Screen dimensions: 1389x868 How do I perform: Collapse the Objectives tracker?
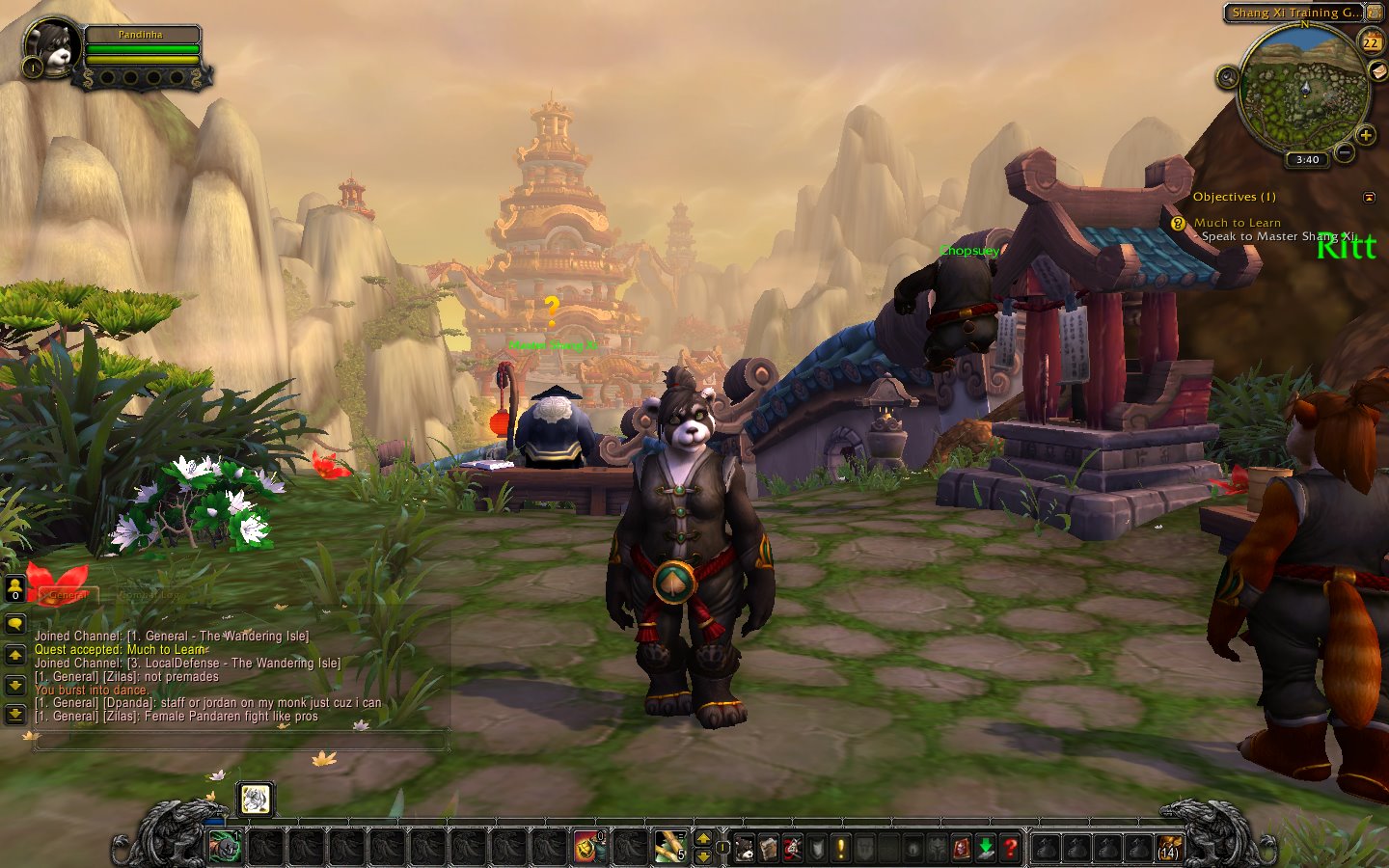[x=1369, y=197]
